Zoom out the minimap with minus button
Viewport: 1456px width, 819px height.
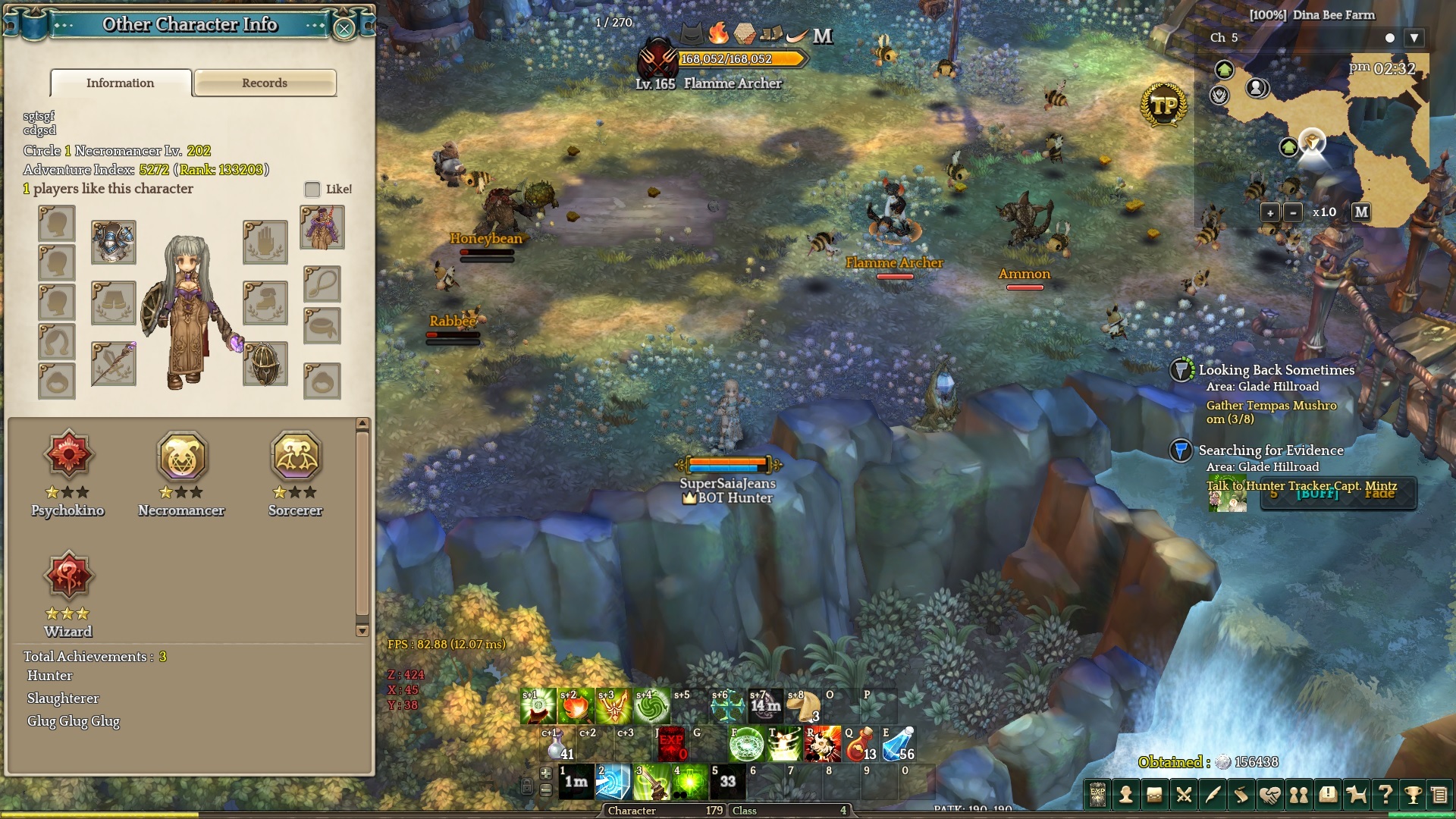click(1293, 213)
